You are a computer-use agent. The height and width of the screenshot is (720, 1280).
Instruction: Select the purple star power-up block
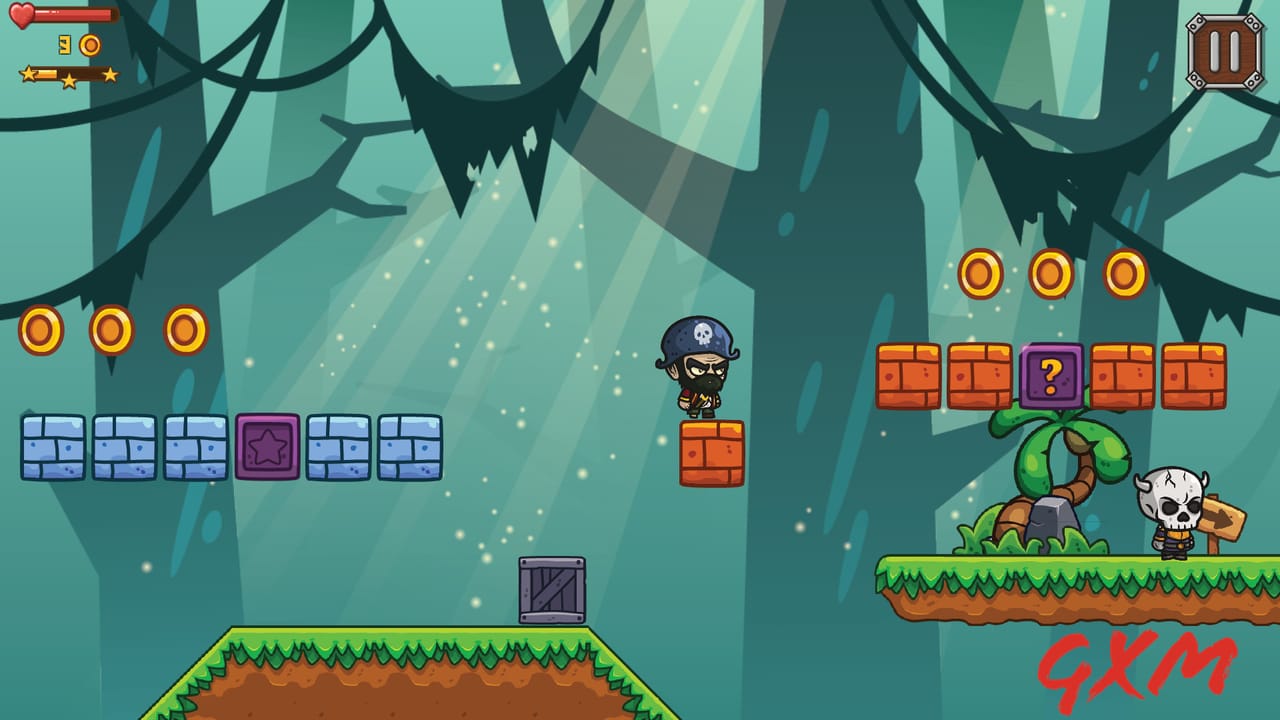[267, 447]
